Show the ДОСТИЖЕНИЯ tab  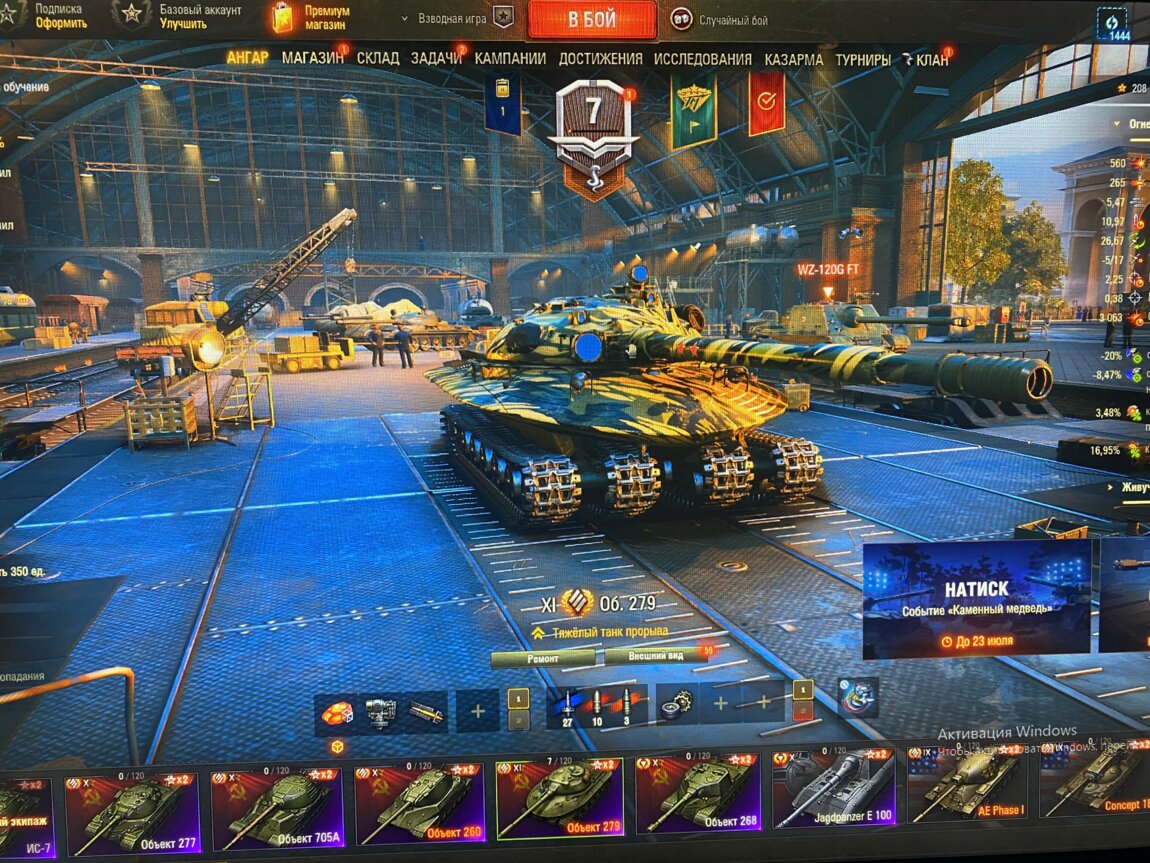(600, 59)
